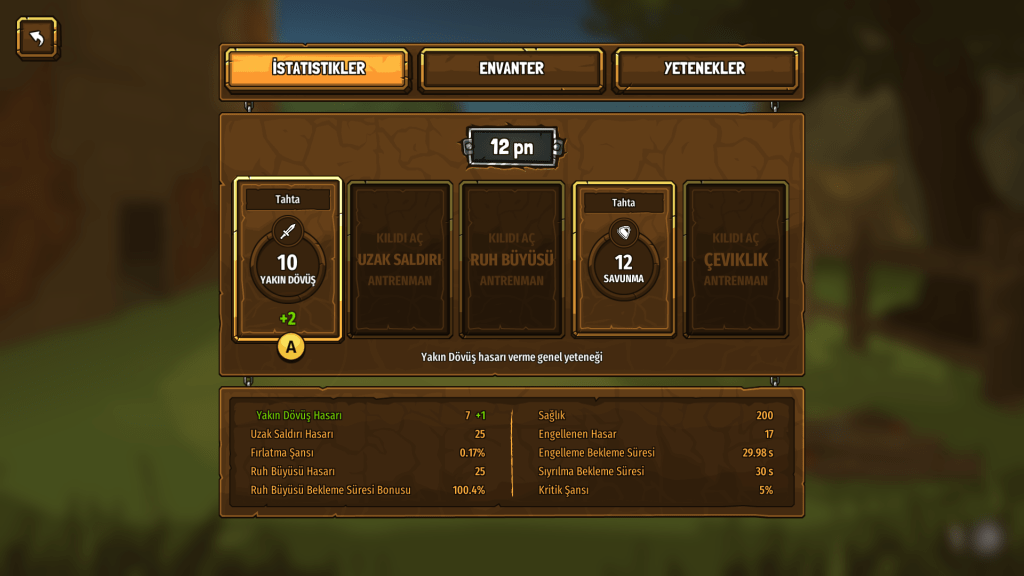Switch to the İstatistikler tab
1024x576 pixels.
point(318,69)
